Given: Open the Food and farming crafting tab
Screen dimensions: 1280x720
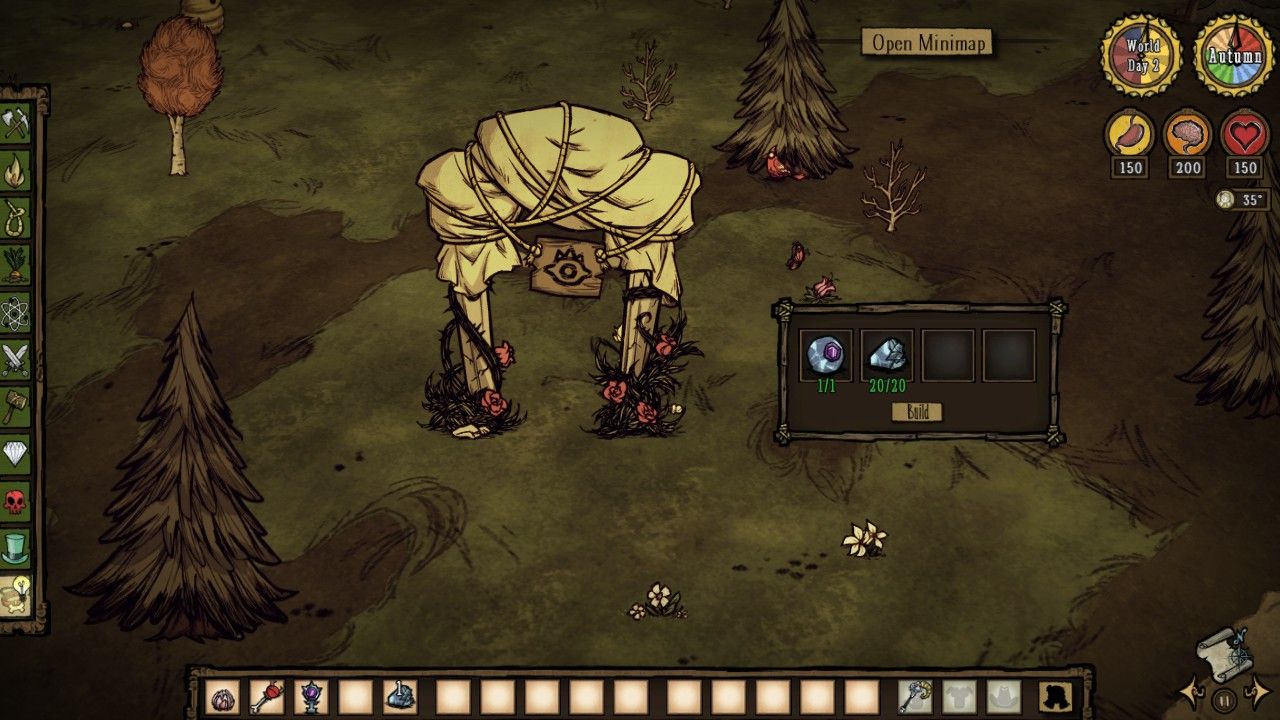Looking at the screenshot, I should (x=15, y=264).
